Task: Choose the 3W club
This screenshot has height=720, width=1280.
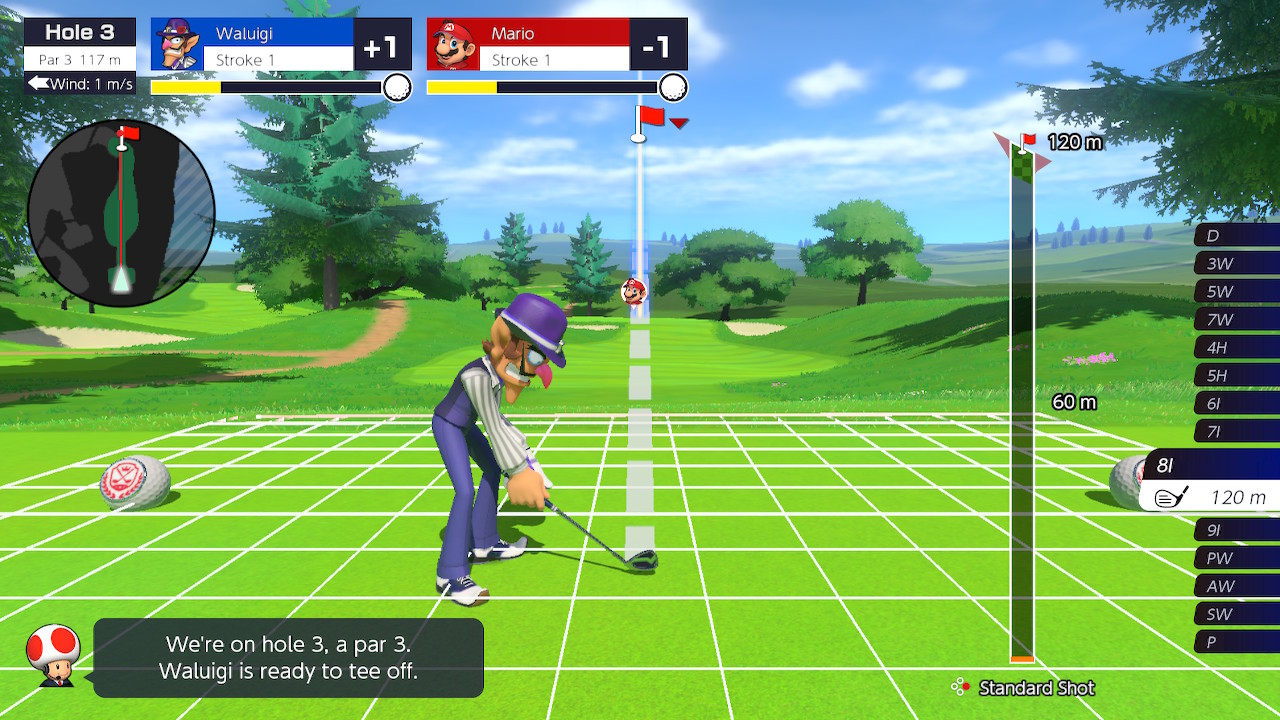Action: 1236,264
